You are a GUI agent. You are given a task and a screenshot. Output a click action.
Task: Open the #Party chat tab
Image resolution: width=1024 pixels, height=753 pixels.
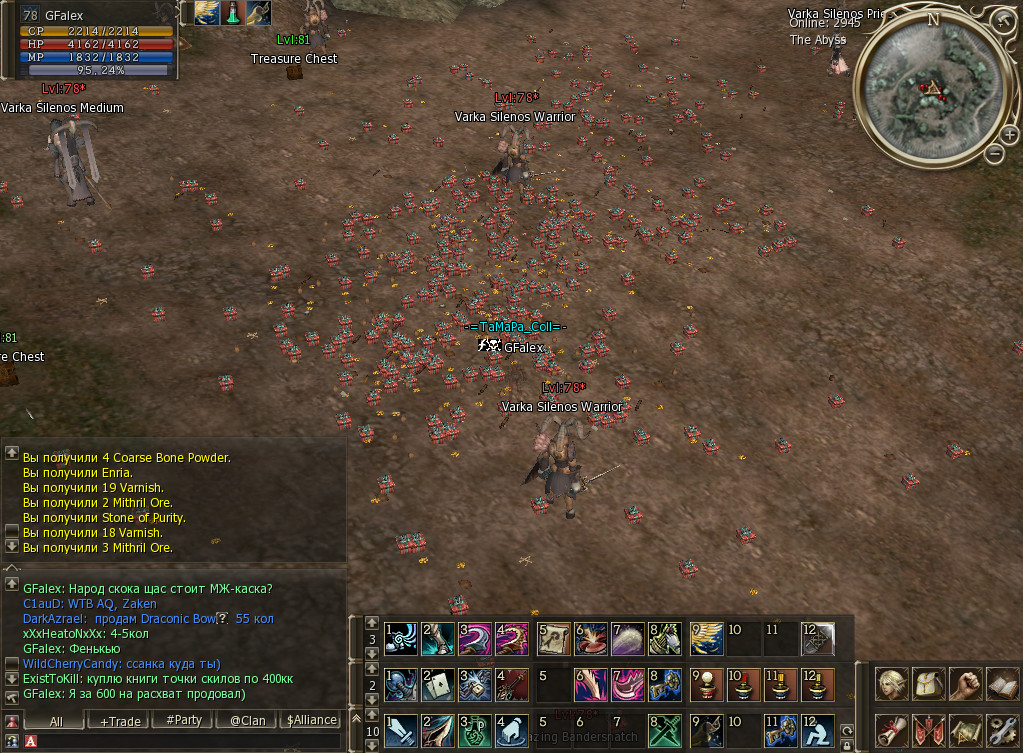coord(184,720)
